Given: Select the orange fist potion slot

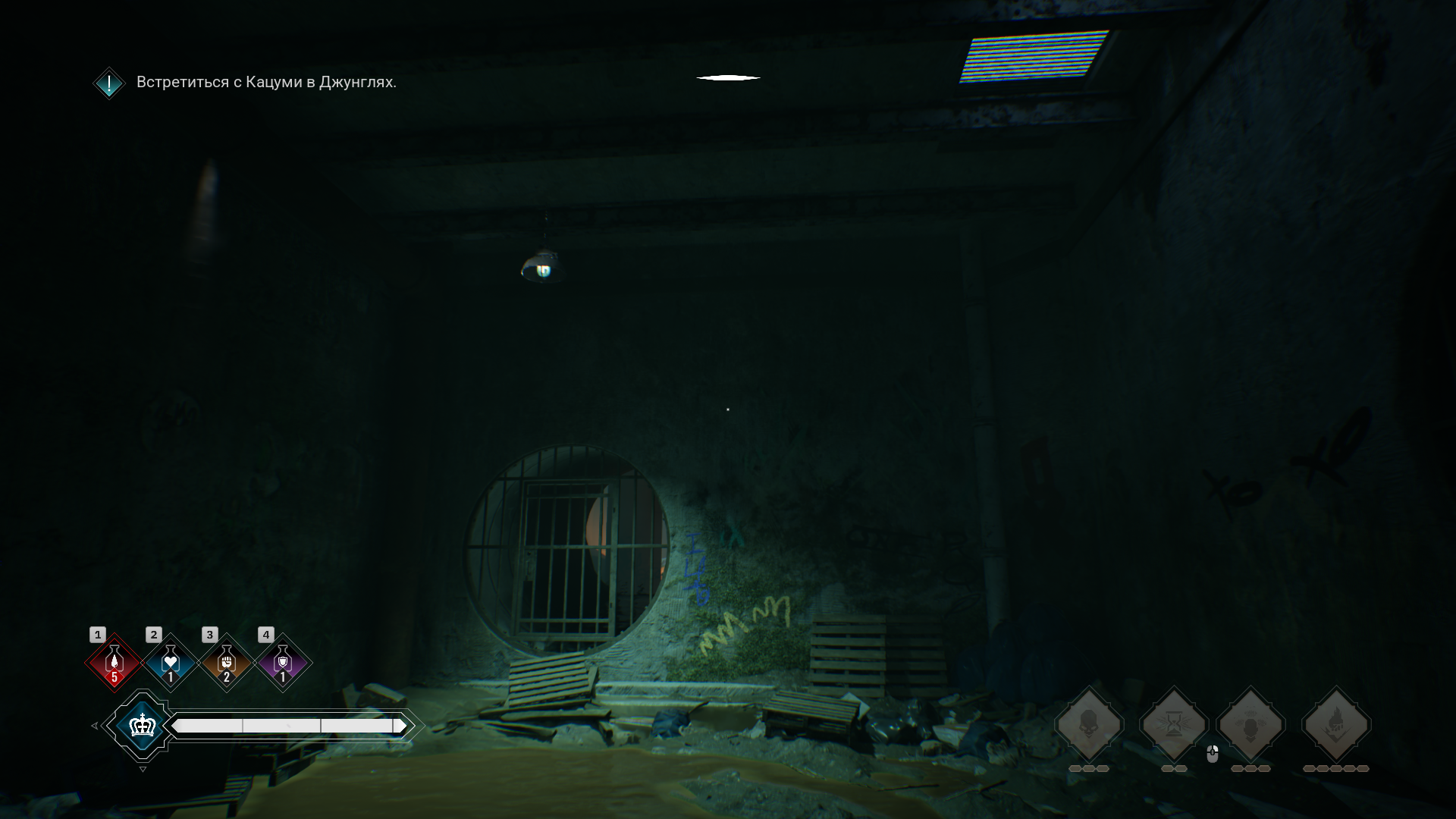Looking at the screenshot, I should point(226,663).
